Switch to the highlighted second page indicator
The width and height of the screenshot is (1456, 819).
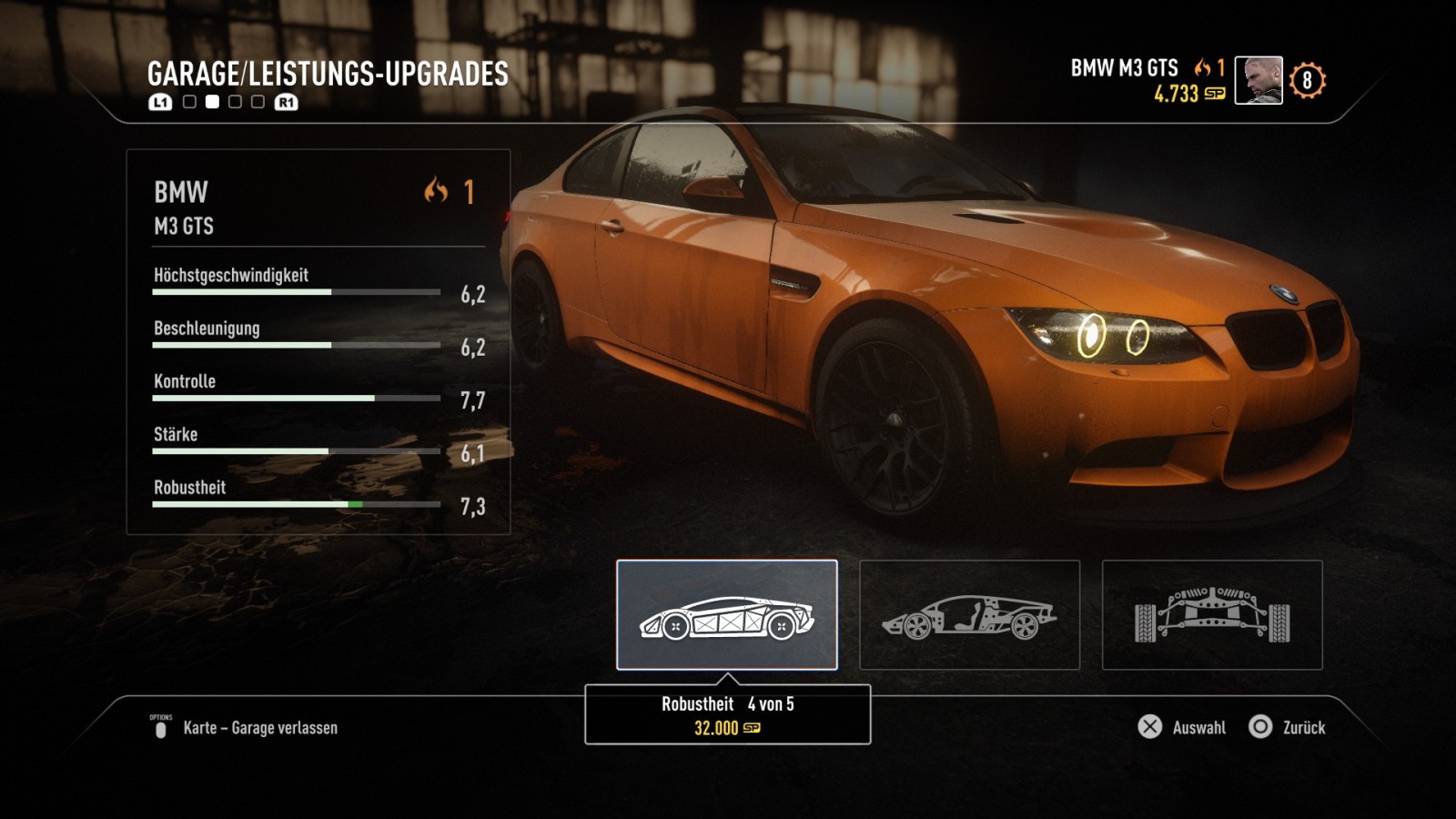pos(212,102)
